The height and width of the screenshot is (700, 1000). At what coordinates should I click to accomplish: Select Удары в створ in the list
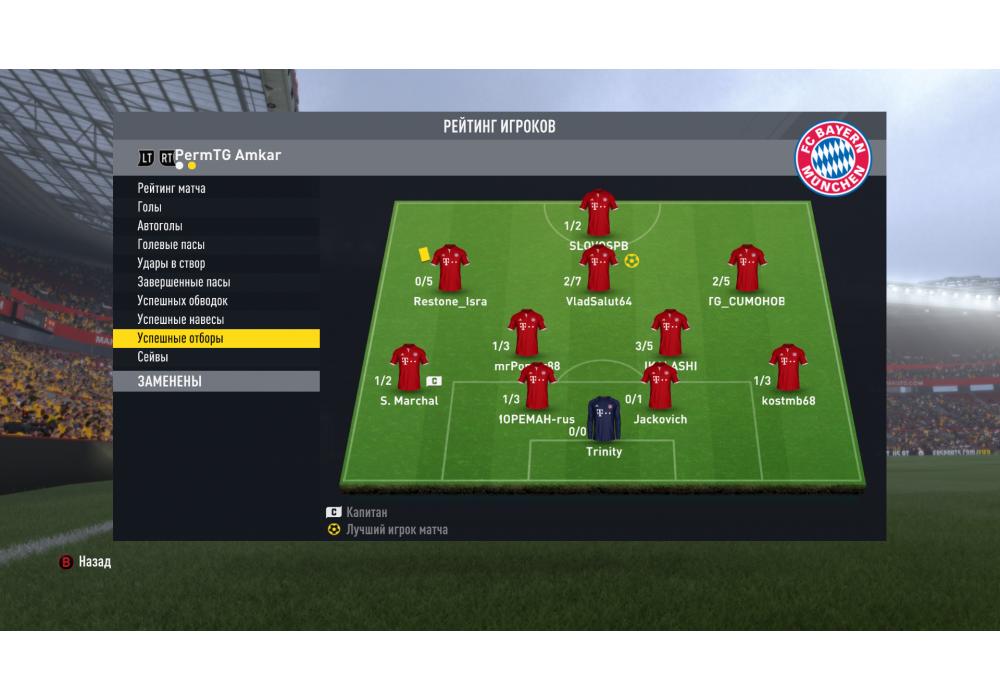[171, 264]
